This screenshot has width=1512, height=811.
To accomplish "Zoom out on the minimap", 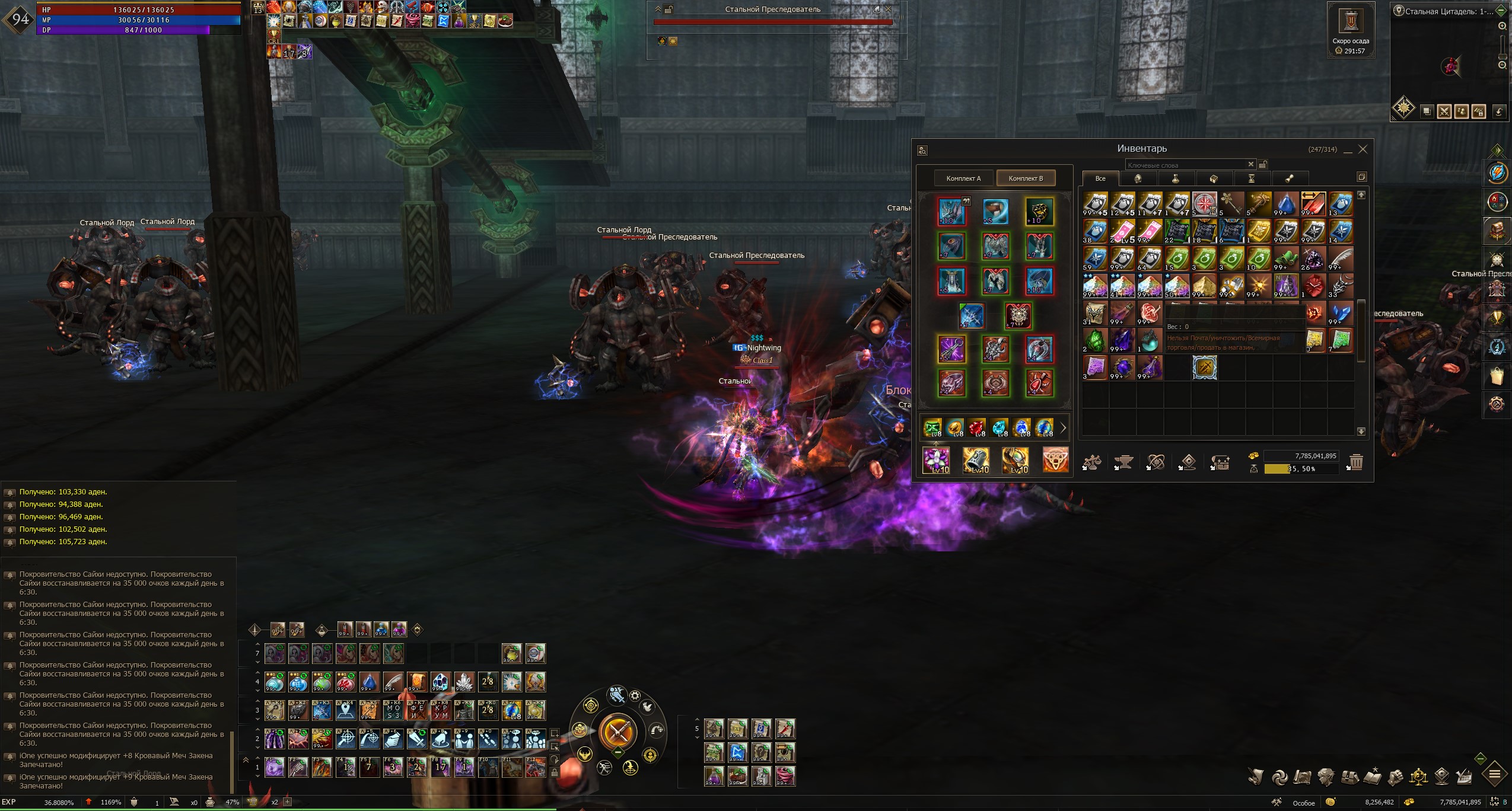I will (x=1503, y=65).
